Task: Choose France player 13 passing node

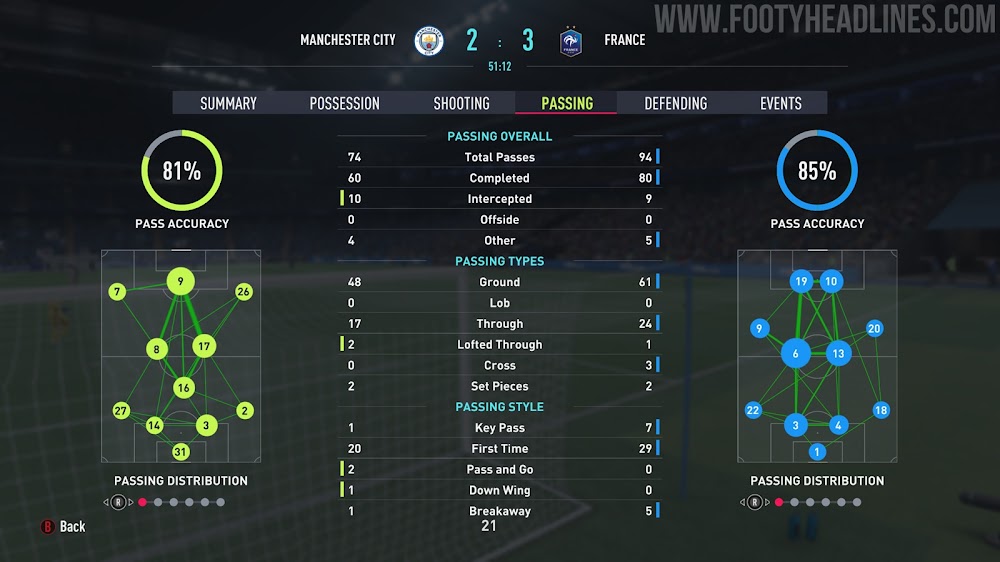Action: [x=838, y=353]
